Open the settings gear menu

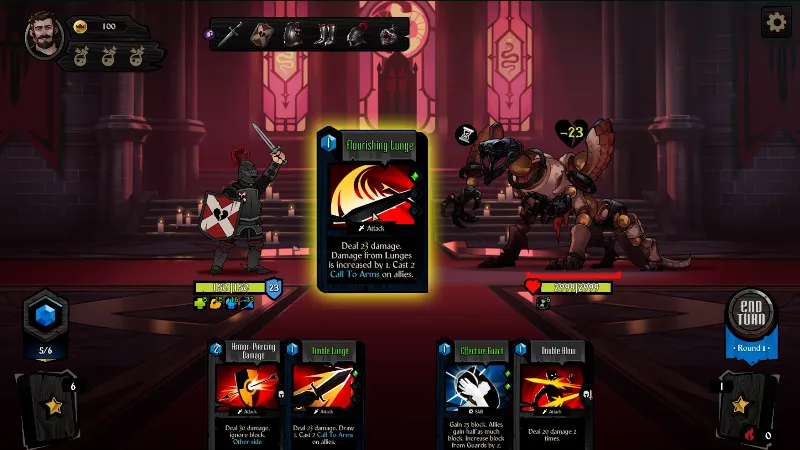(x=776, y=22)
